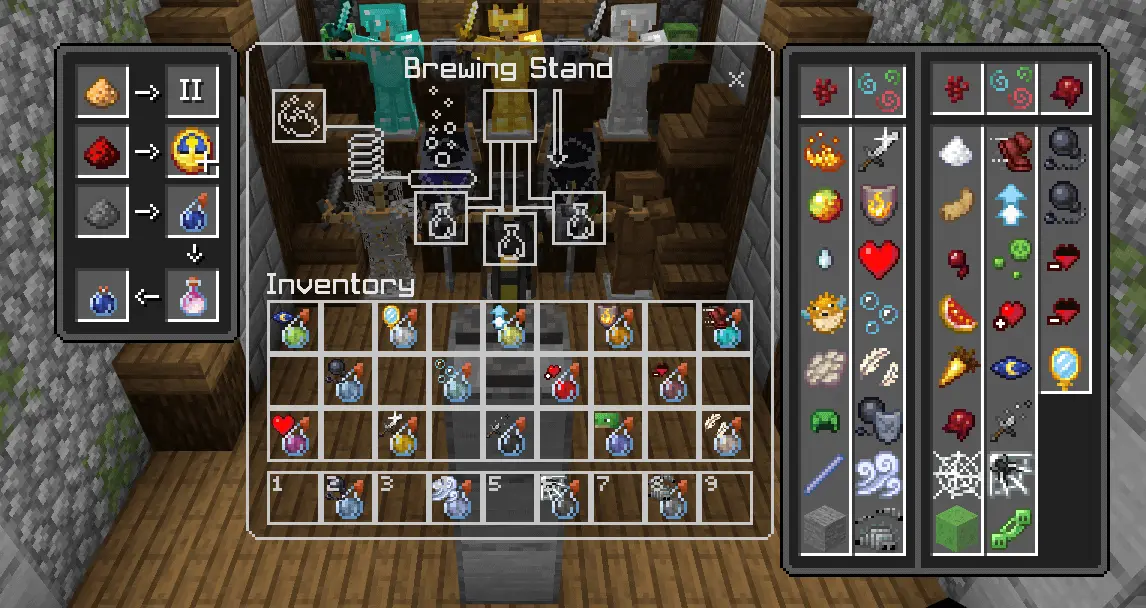
Task: Select the redstone dust guide icon
Action: (x=103, y=152)
